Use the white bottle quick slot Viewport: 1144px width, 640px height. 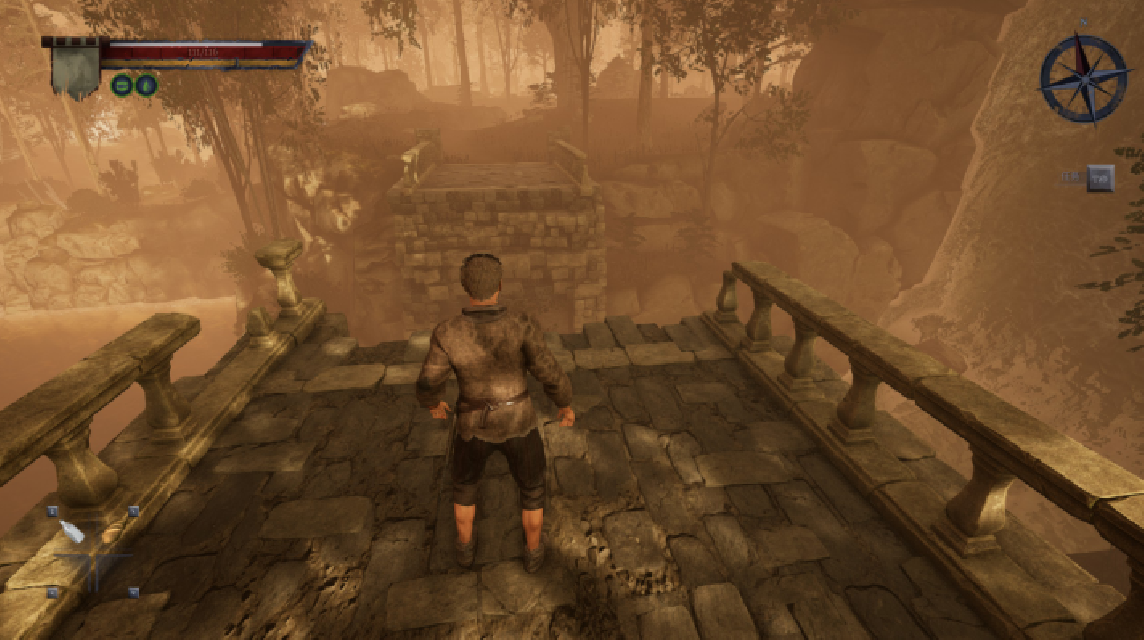(x=72, y=532)
